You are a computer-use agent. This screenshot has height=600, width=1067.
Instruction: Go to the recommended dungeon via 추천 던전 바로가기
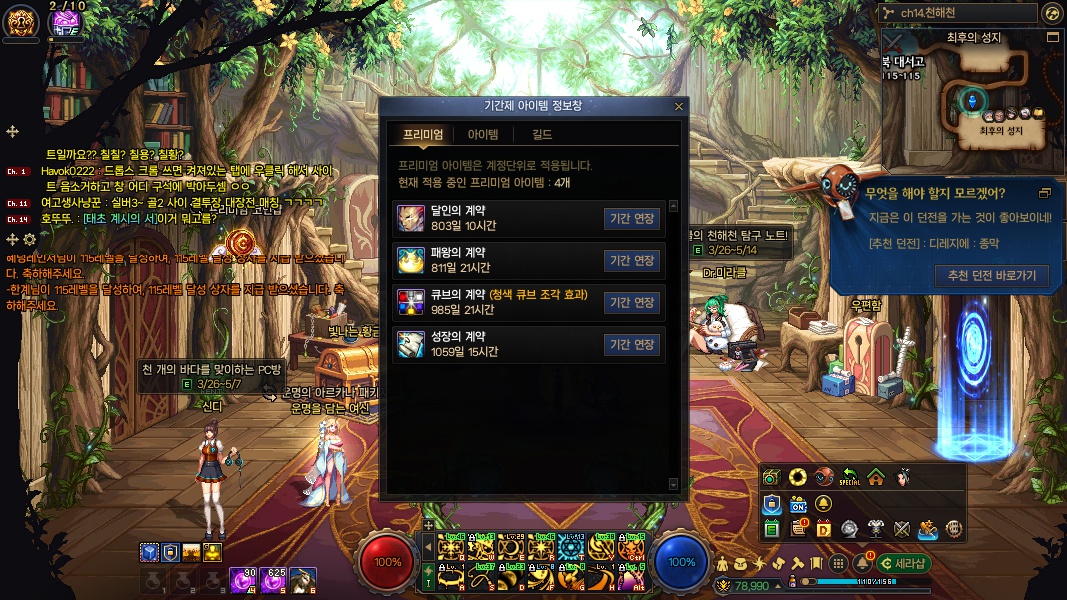tap(990, 276)
